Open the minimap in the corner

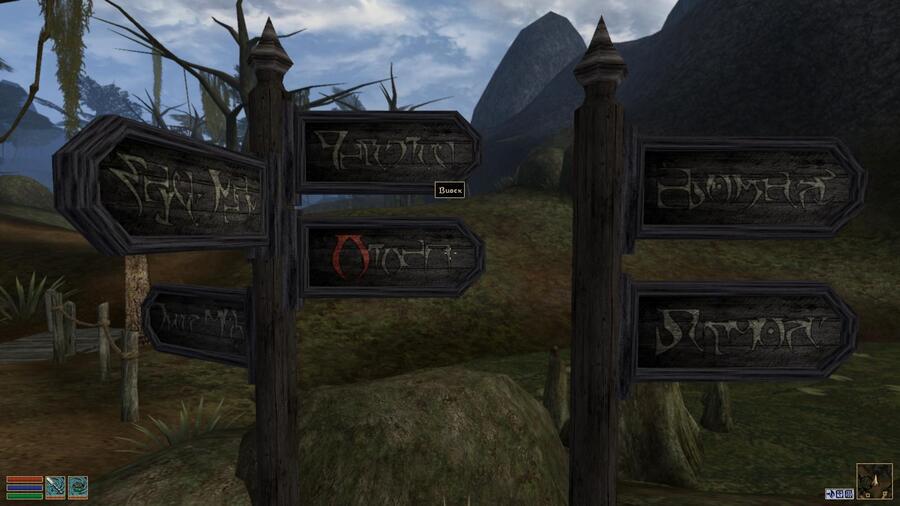click(874, 481)
